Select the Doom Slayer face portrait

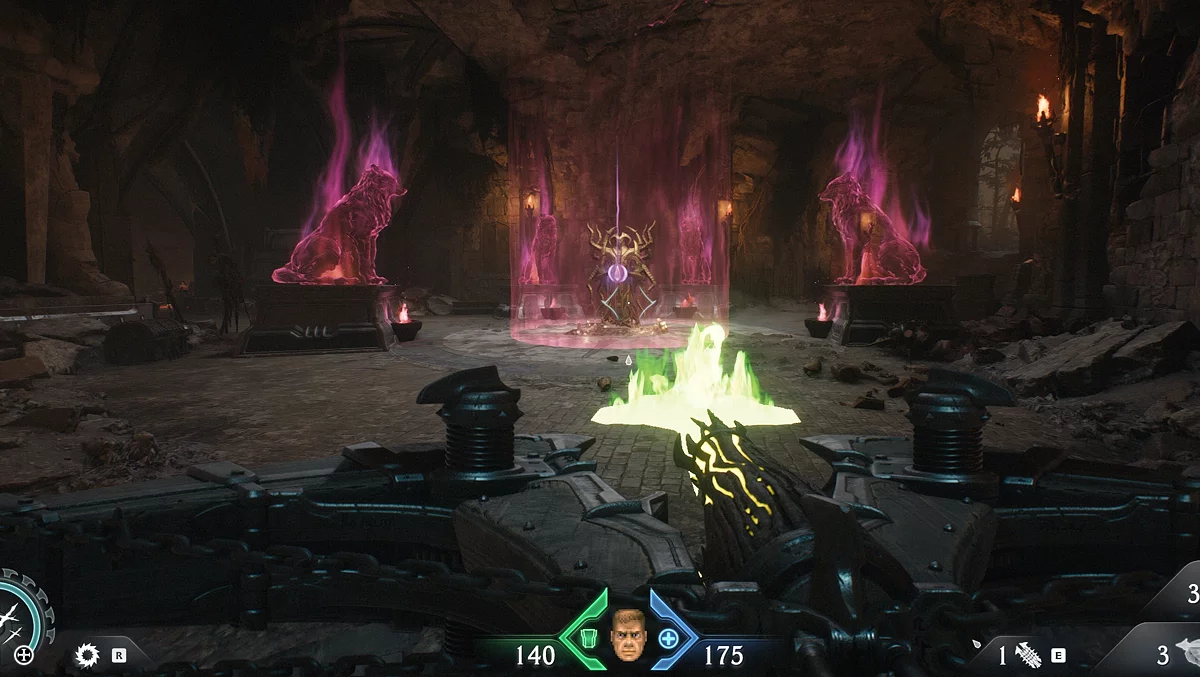click(x=628, y=634)
